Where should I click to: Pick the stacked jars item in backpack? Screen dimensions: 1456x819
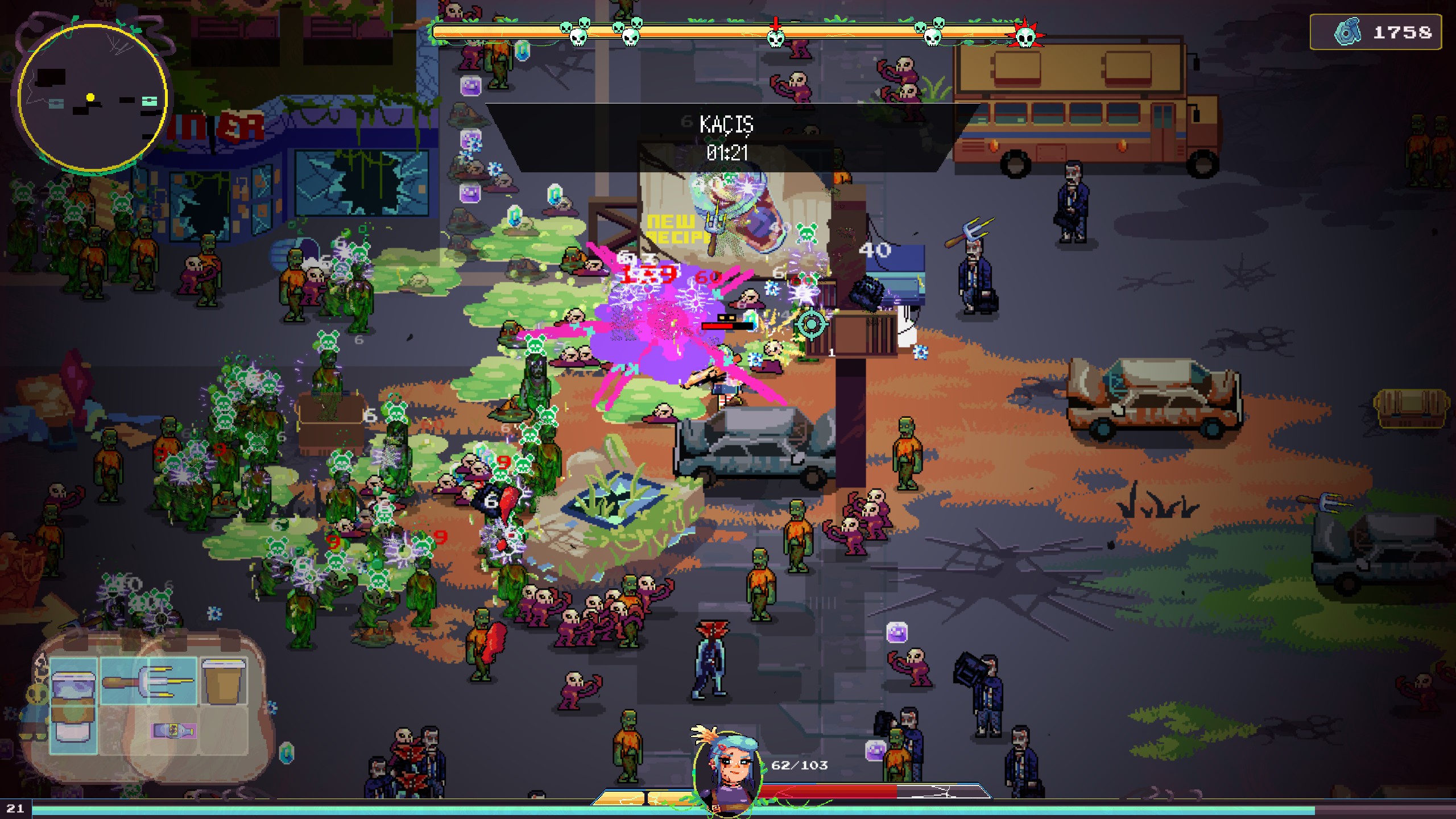point(73,705)
